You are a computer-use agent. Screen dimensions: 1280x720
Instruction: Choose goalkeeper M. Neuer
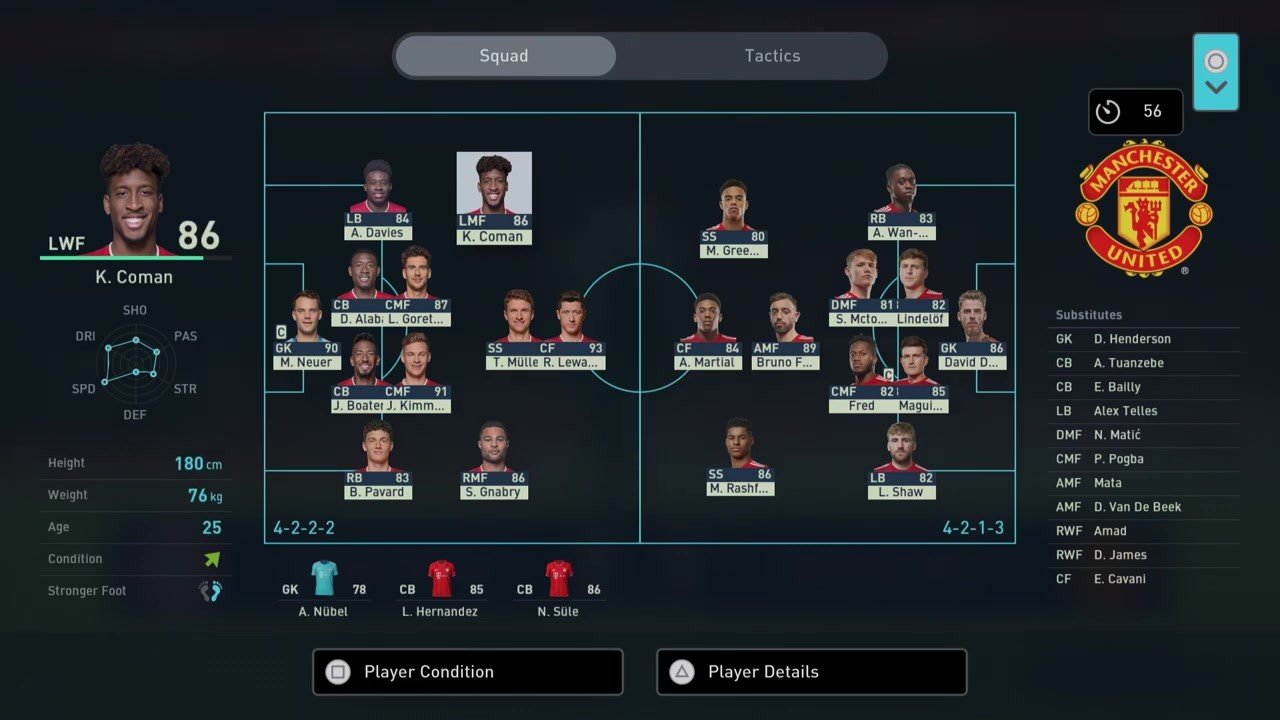pos(305,332)
